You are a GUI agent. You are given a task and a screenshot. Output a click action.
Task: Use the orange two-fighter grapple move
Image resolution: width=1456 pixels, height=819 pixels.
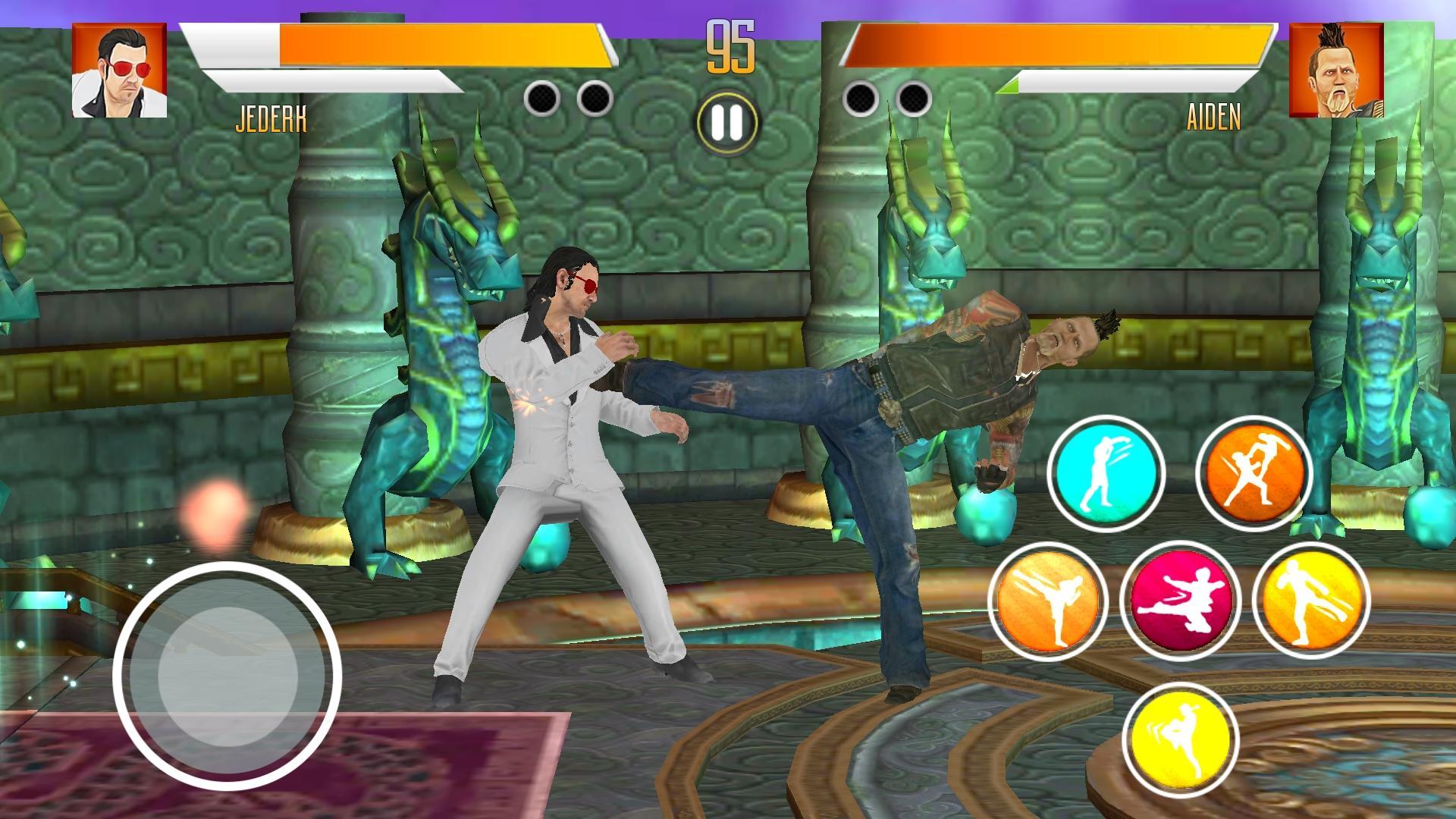click(x=1254, y=473)
